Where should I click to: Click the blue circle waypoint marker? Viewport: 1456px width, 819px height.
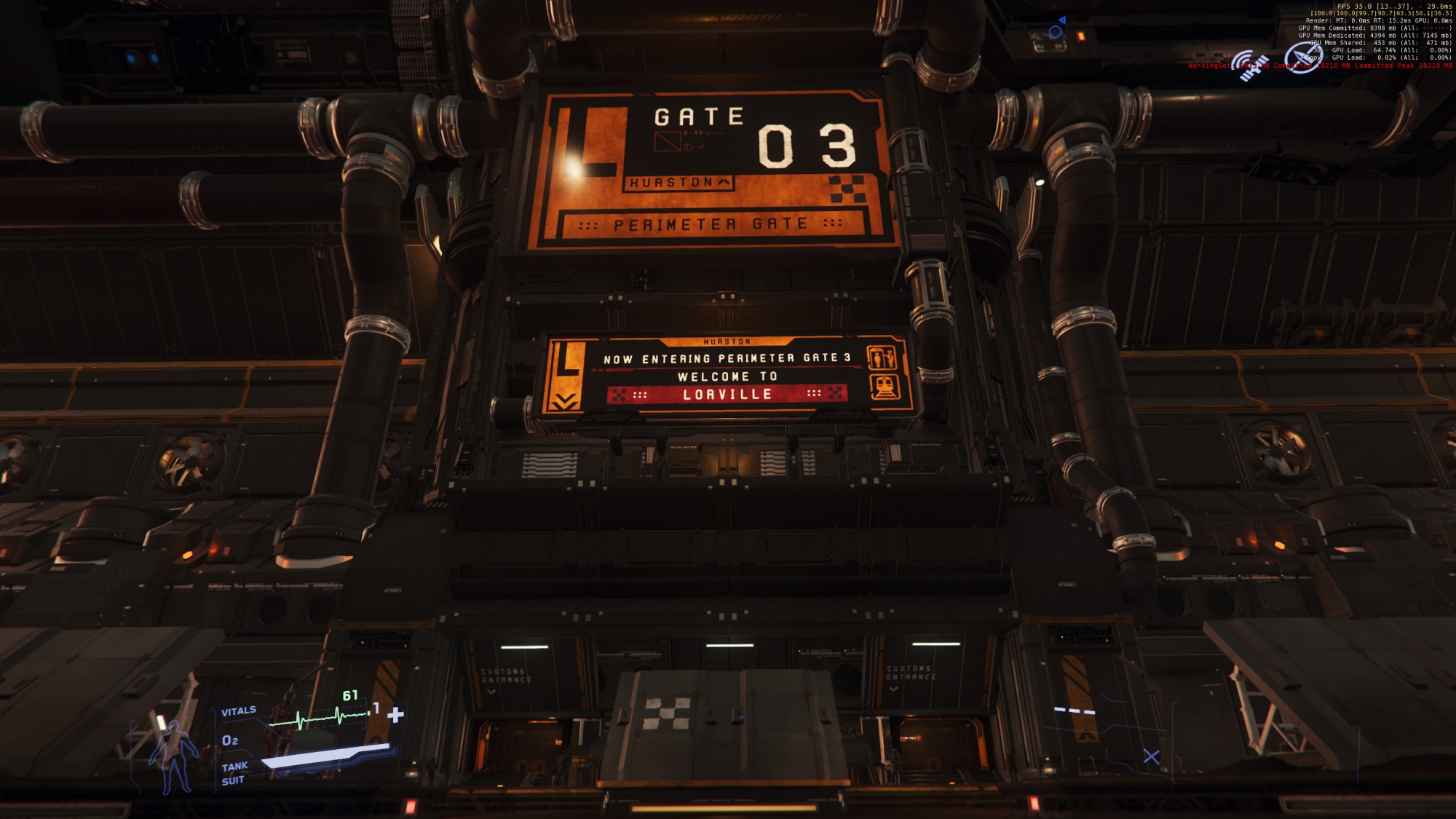tap(1055, 31)
